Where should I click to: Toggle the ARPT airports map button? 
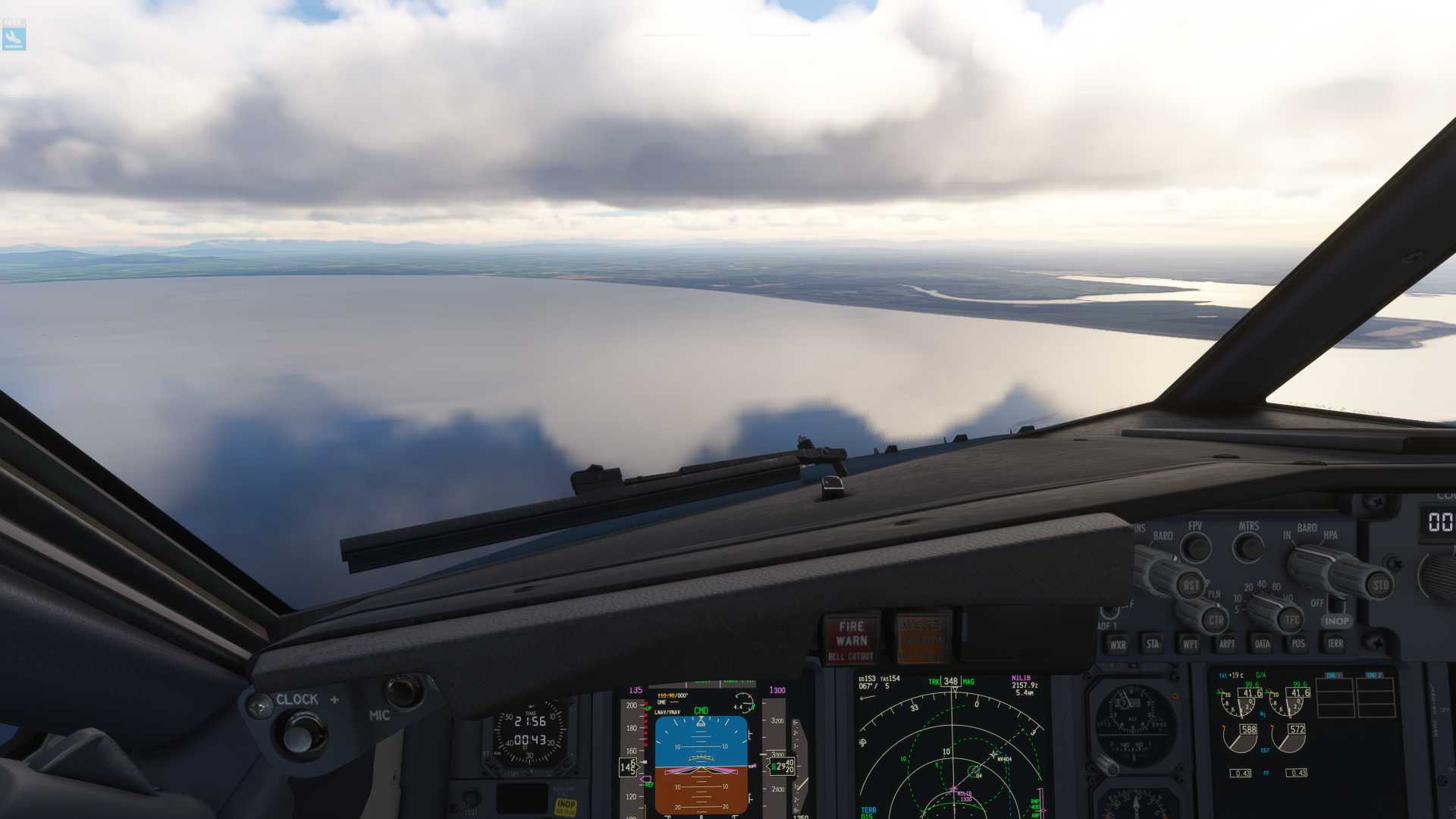click(1226, 644)
